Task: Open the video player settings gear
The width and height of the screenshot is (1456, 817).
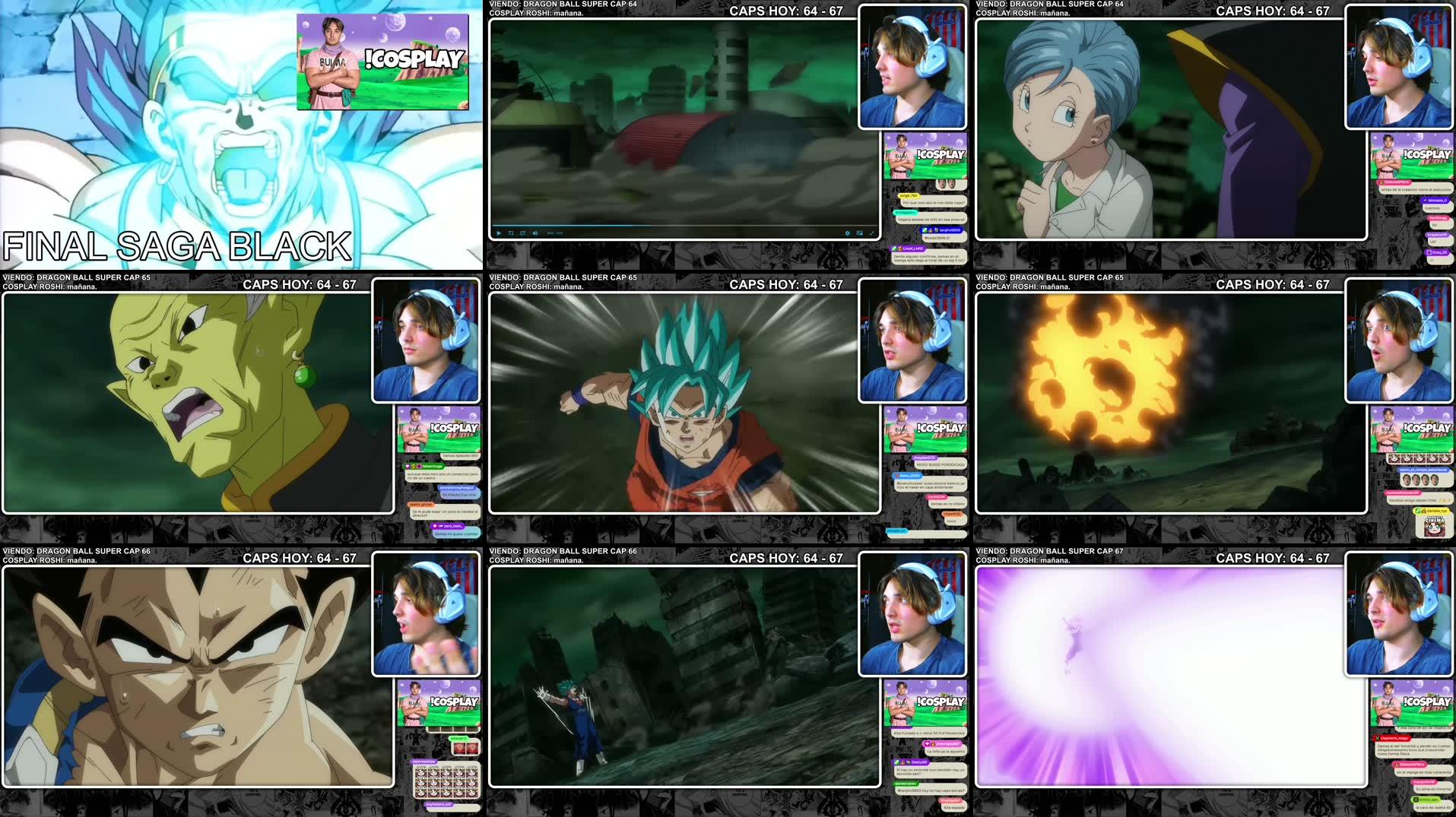Action: pyautogui.click(x=848, y=233)
